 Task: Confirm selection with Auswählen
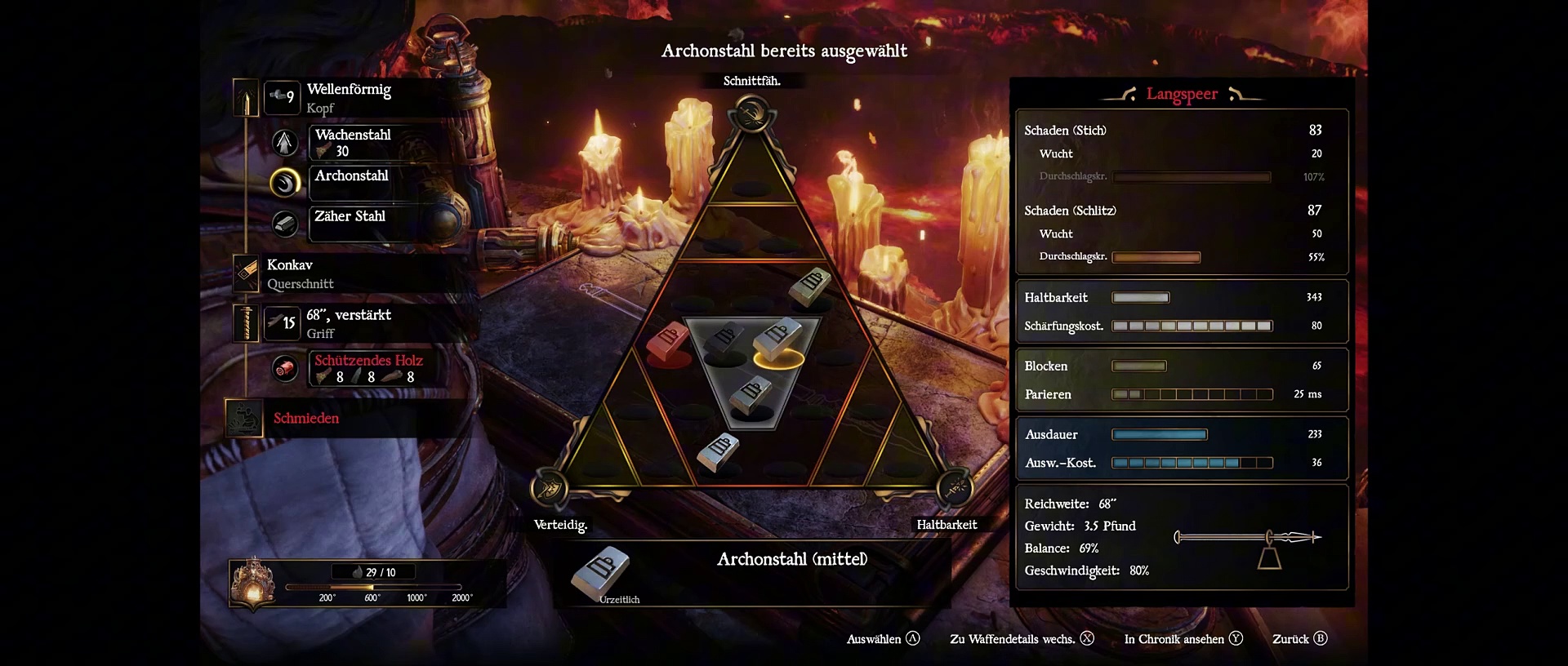coord(883,639)
